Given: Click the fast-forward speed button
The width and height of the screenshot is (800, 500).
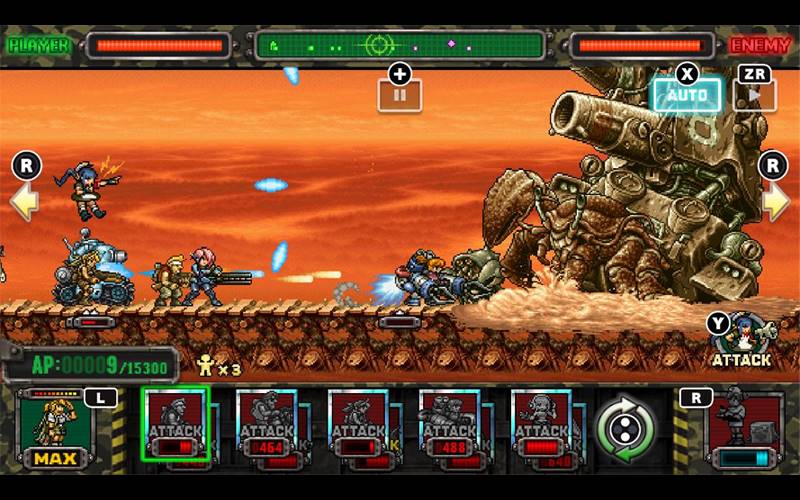Looking at the screenshot, I should (755, 96).
